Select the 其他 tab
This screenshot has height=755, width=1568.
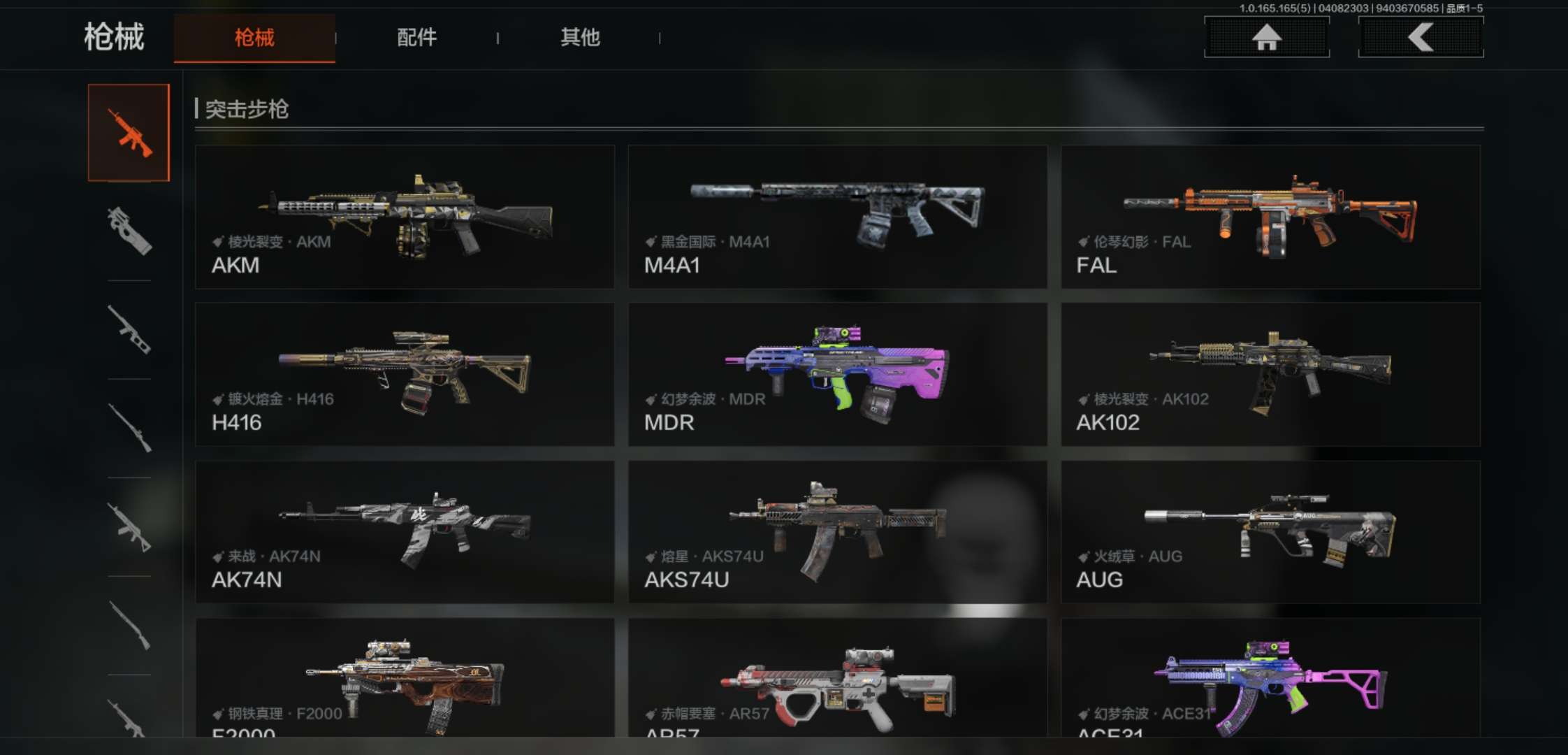click(x=580, y=38)
